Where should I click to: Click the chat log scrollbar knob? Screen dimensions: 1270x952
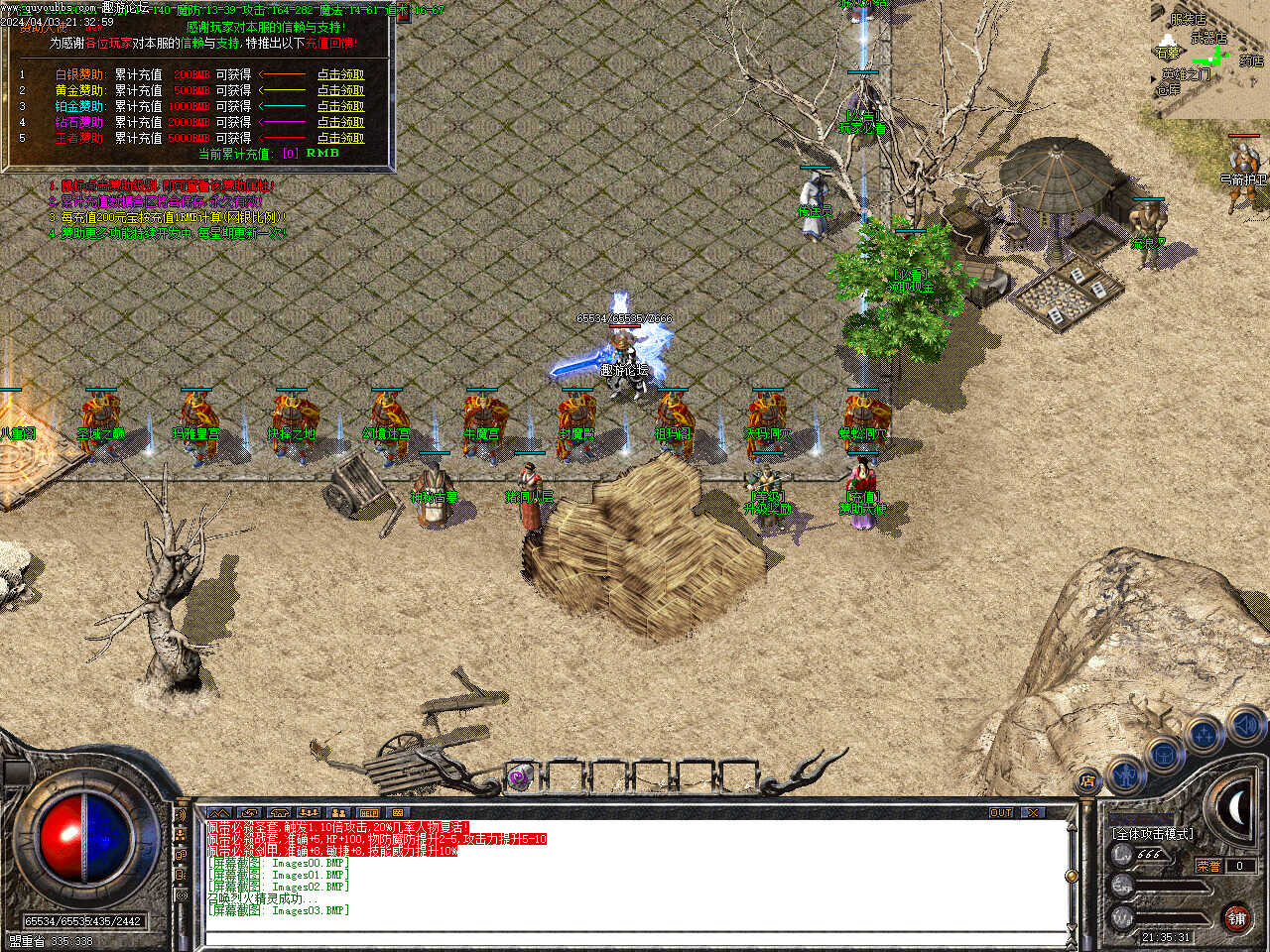[1071, 876]
